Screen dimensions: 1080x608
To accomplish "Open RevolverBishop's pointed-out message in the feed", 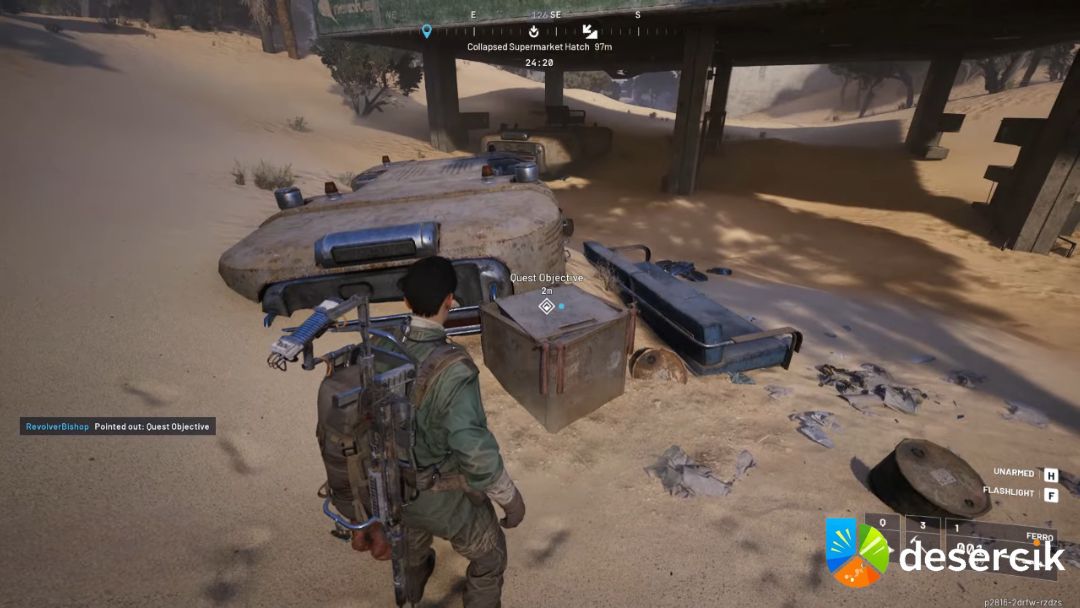I will [118, 427].
